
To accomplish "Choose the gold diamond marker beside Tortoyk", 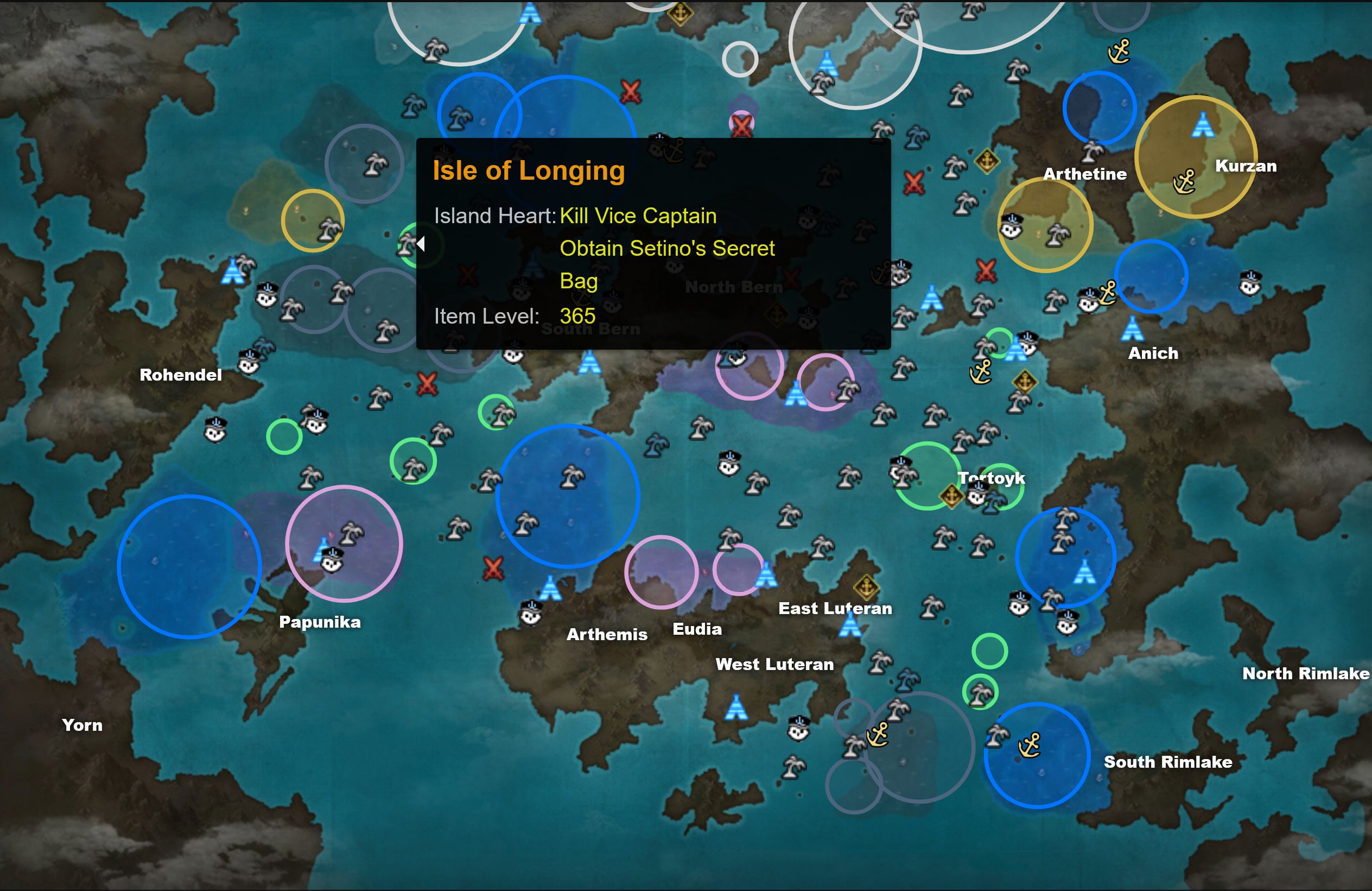I will pos(951,495).
